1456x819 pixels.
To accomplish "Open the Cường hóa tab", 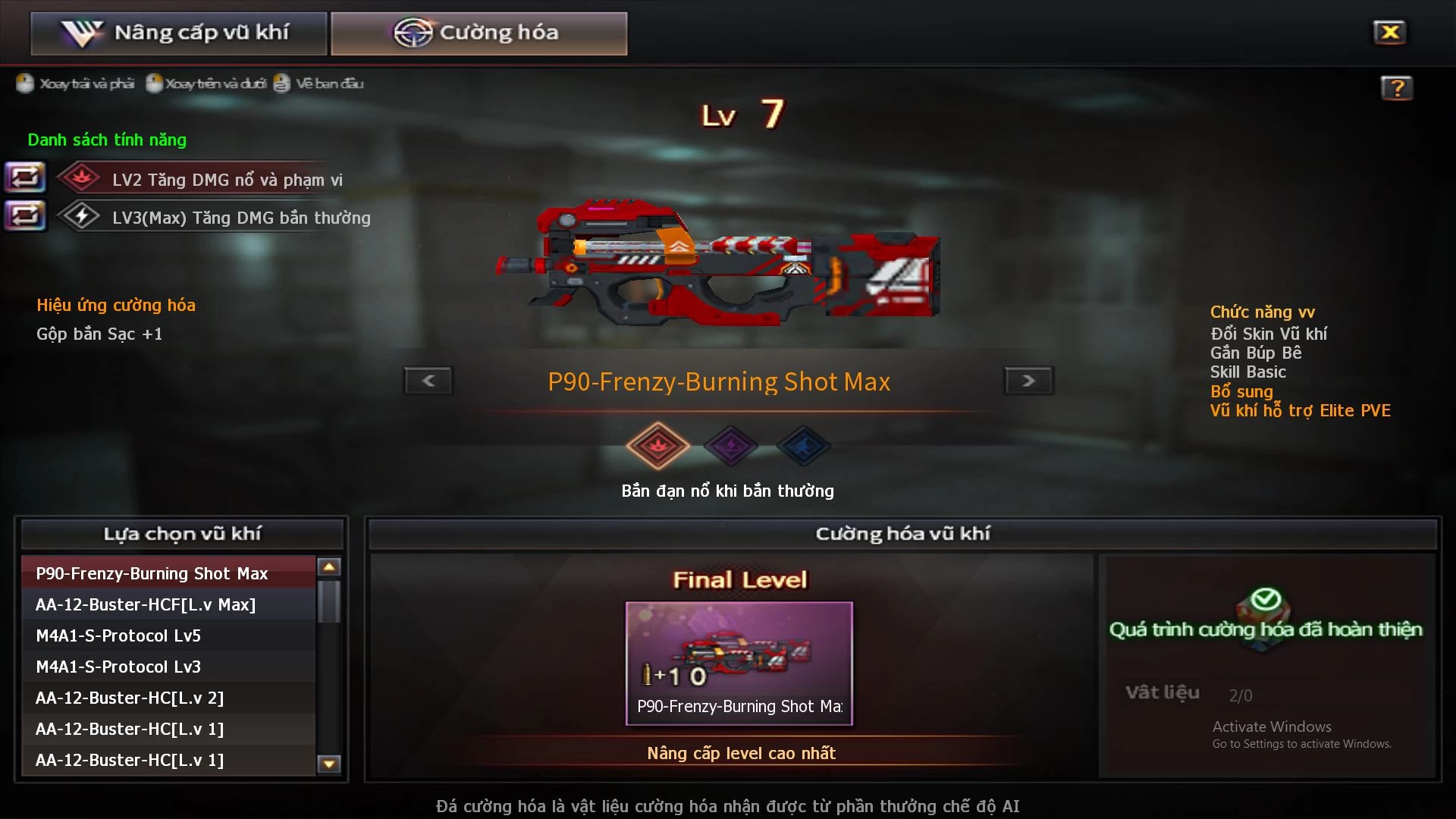I will pyautogui.click(x=479, y=33).
